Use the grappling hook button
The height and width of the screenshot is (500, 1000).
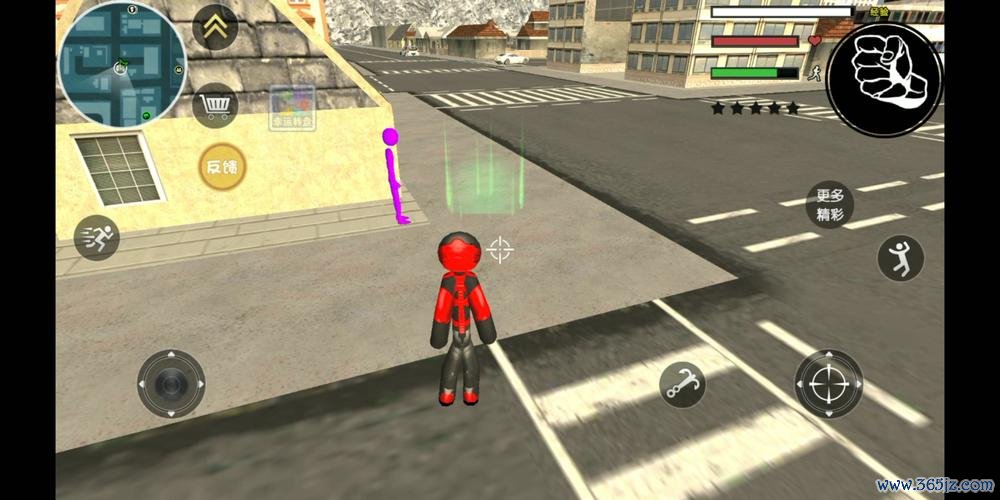pos(682,383)
